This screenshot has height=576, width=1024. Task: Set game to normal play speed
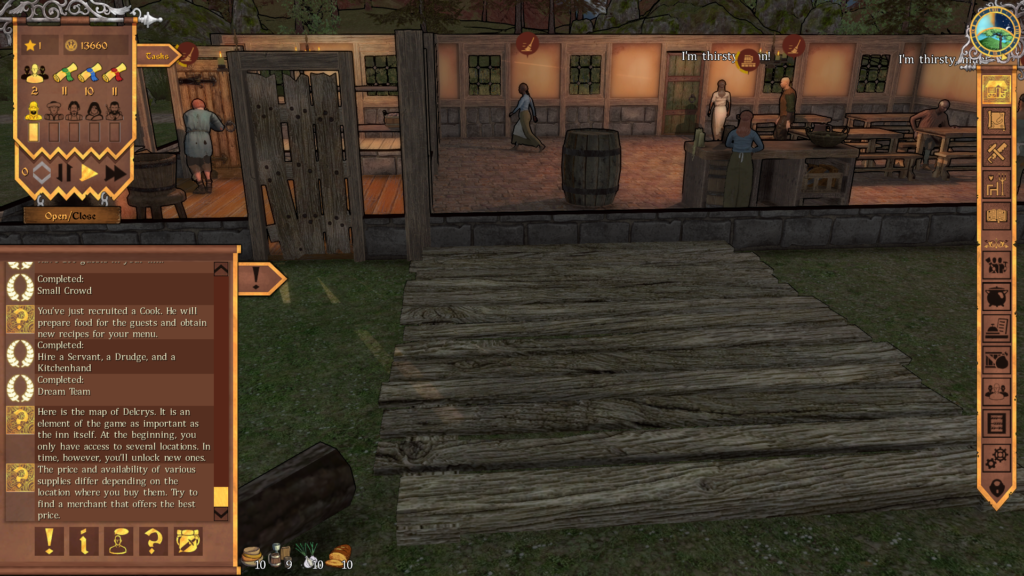point(89,173)
